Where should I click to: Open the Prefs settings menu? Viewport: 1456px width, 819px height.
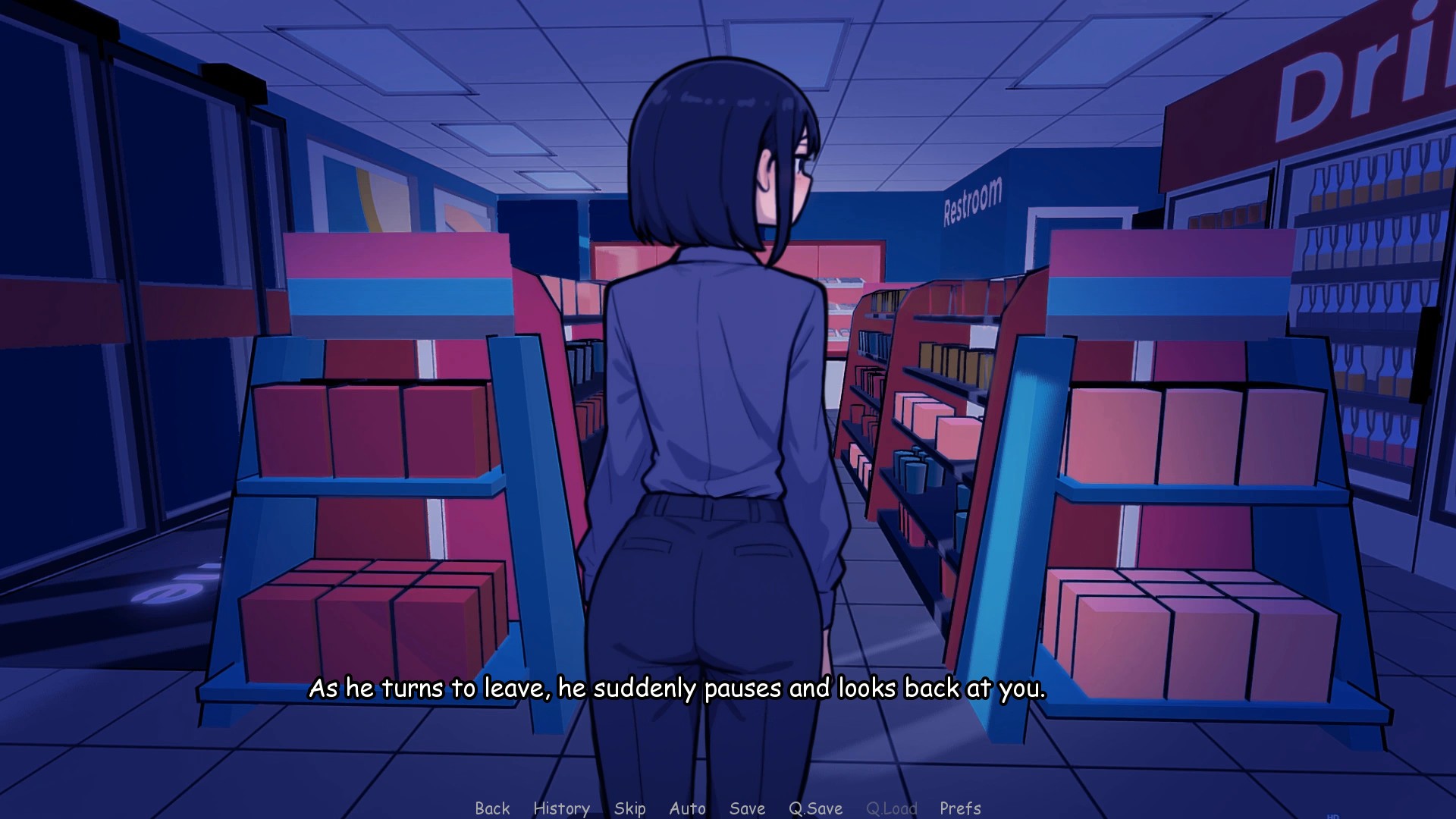[960, 808]
